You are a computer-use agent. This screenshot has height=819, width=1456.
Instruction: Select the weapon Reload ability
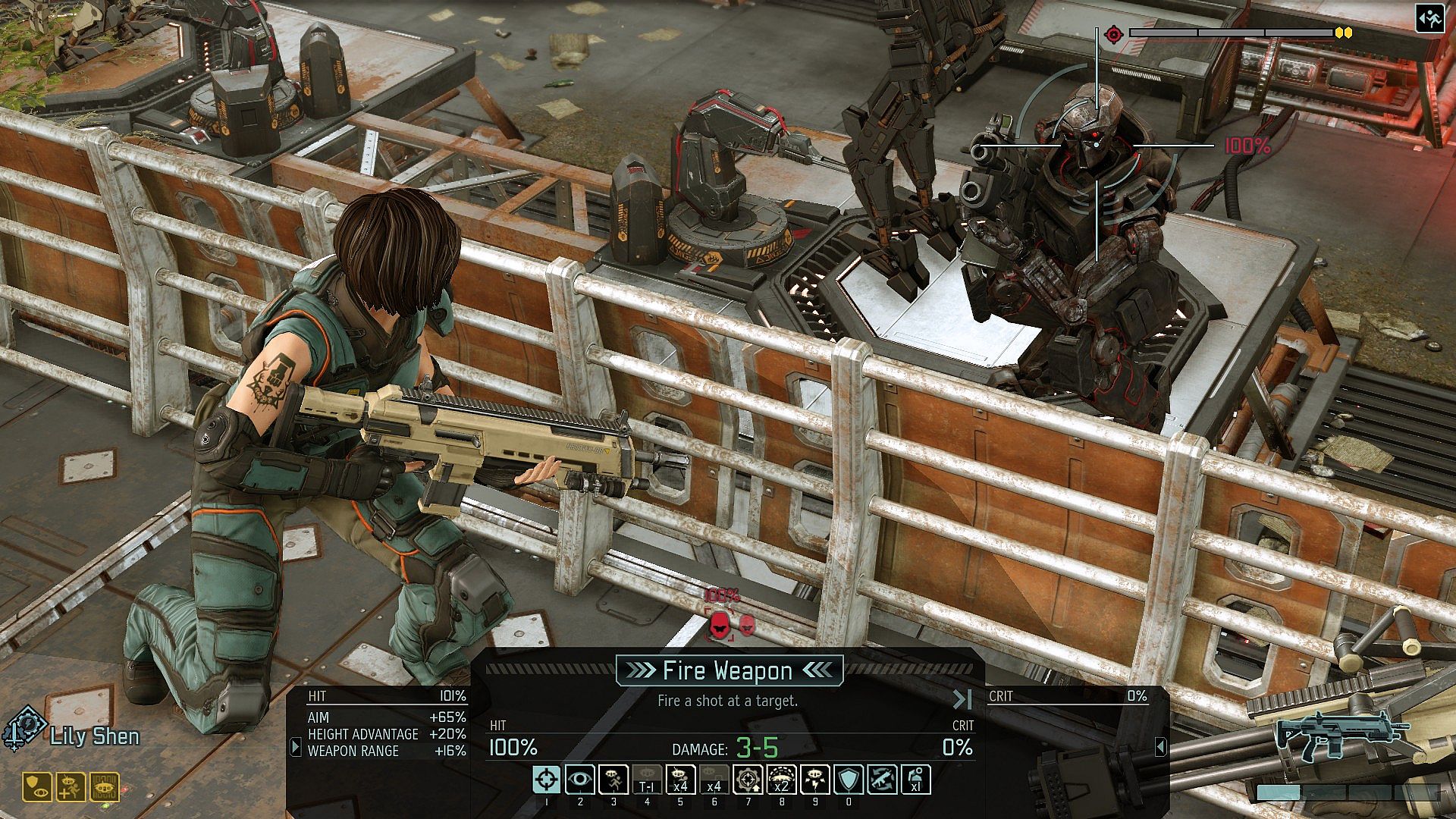pos(882,780)
